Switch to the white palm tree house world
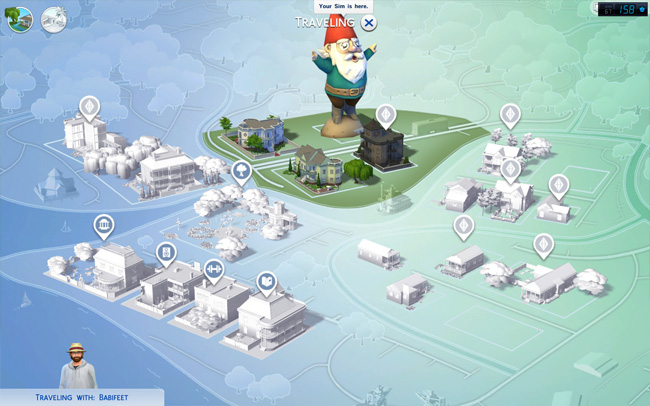The height and width of the screenshot is (406, 650). pos(54,20)
